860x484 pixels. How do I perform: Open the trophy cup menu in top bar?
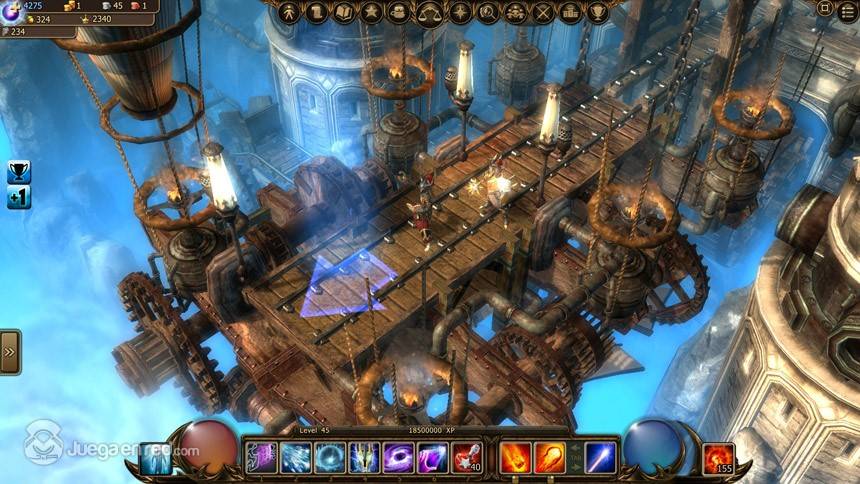coord(599,13)
